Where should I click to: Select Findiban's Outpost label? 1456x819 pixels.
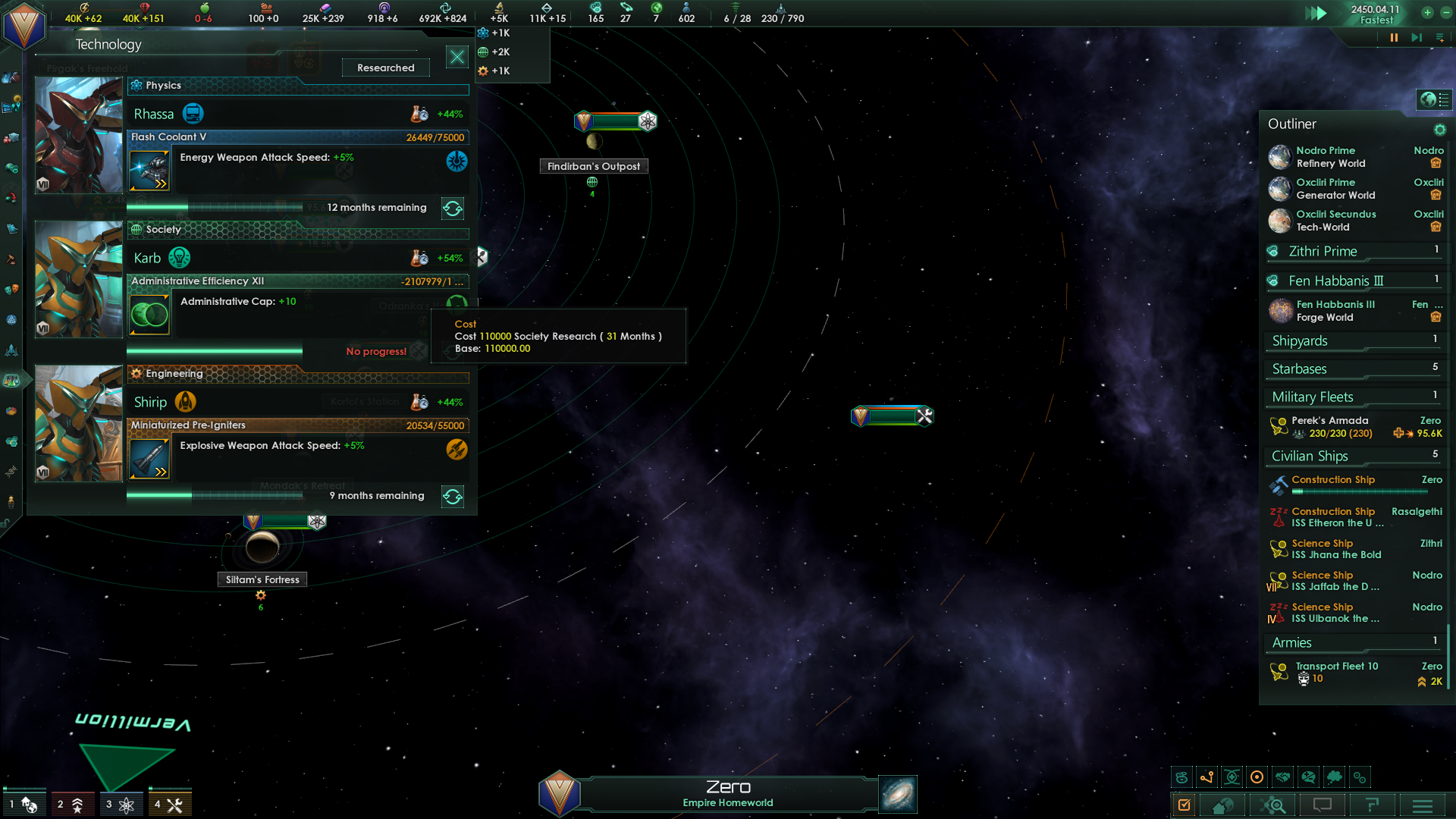pyautogui.click(x=594, y=166)
